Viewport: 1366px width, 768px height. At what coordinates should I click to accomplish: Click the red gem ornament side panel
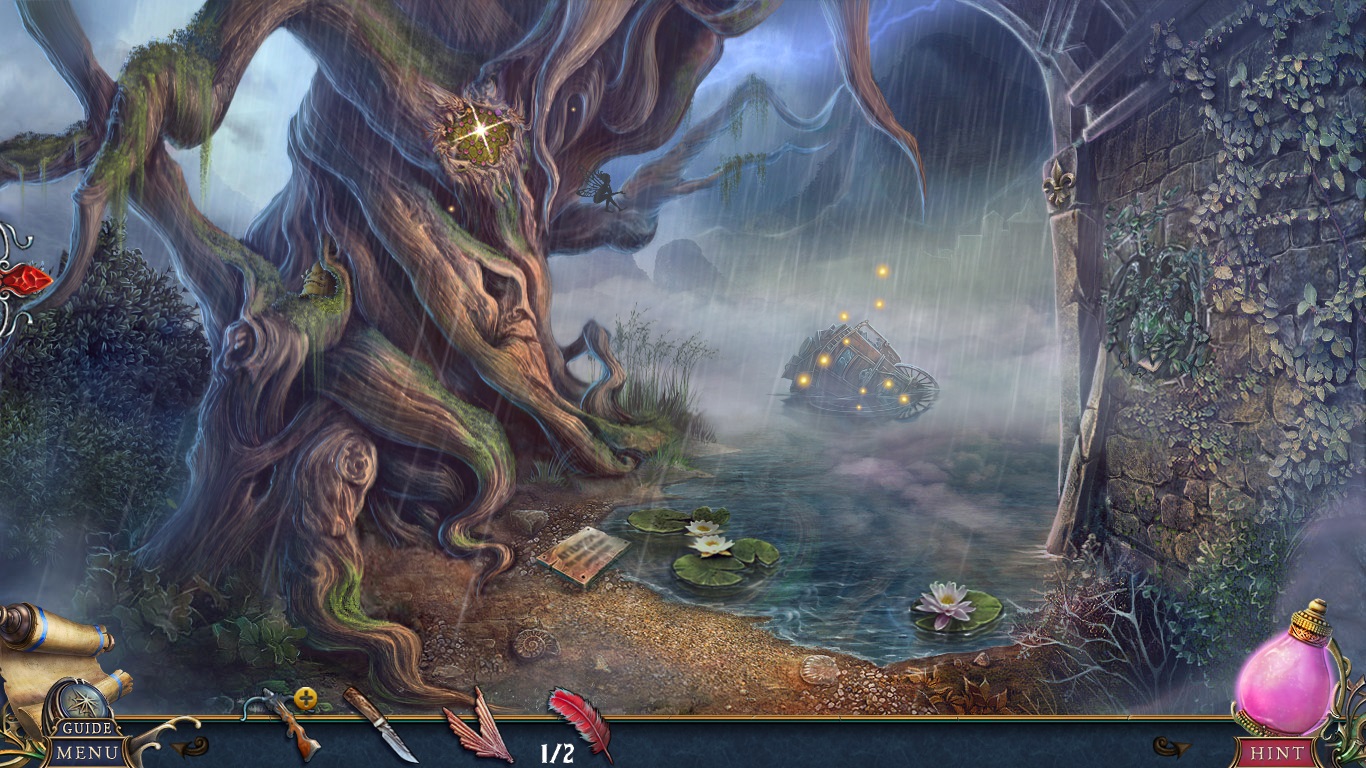click(23, 279)
